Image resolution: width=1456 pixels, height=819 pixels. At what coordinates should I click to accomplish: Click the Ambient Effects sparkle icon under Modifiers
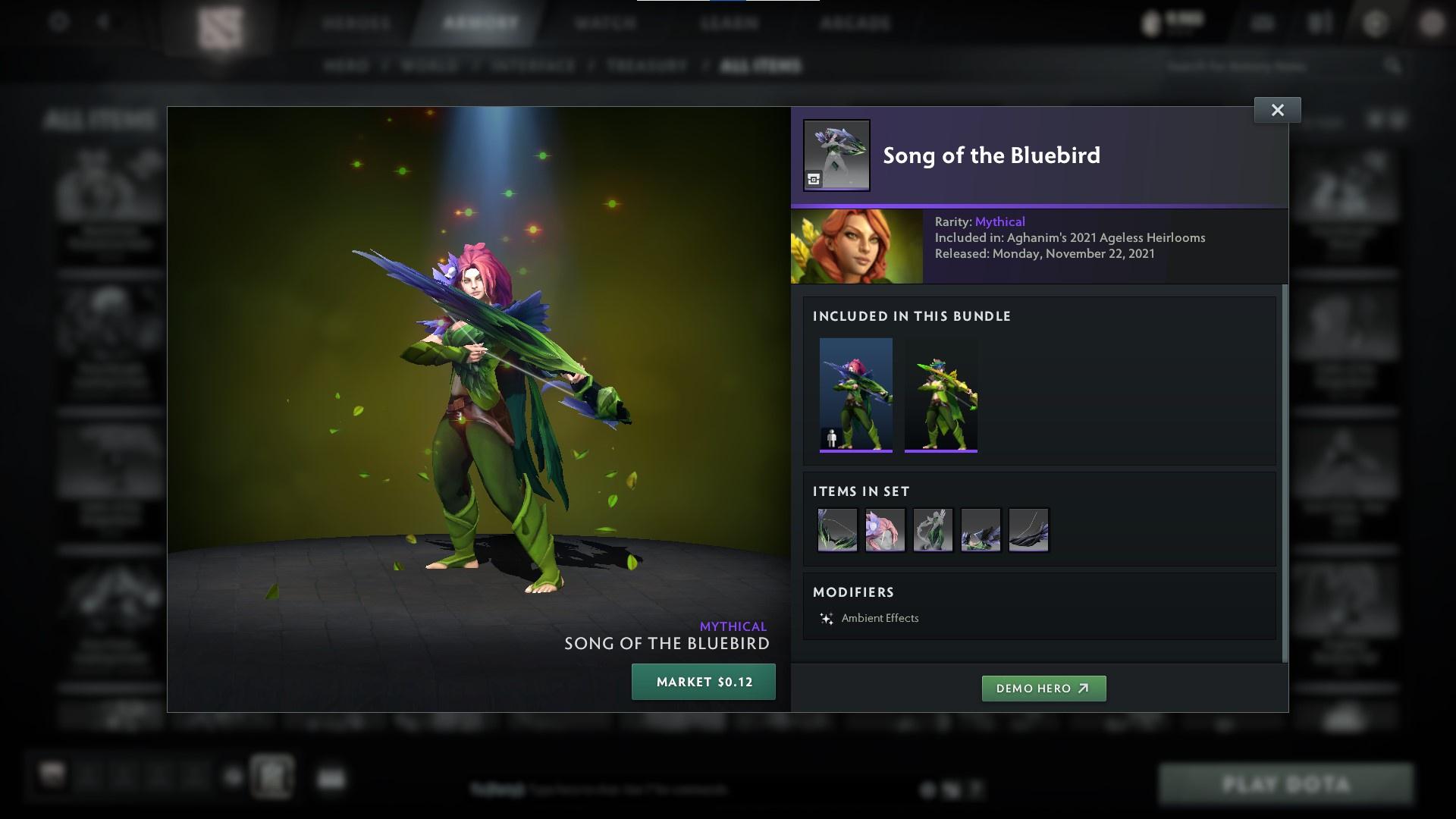click(x=827, y=618)
